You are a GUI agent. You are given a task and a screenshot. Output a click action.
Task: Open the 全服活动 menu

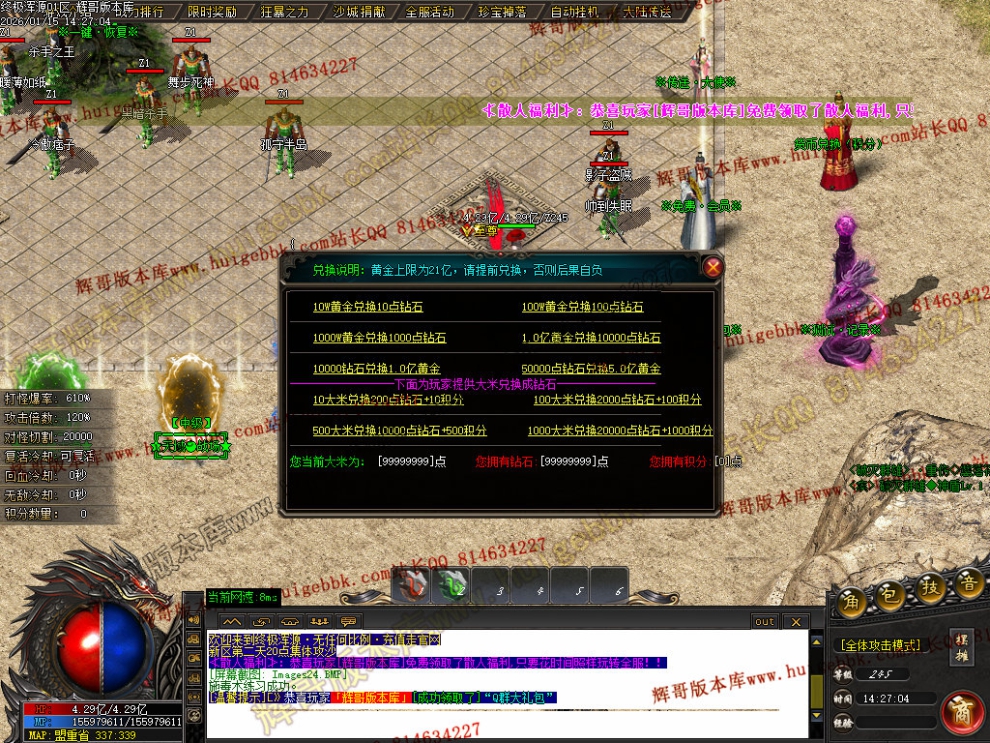click(430, 12)
